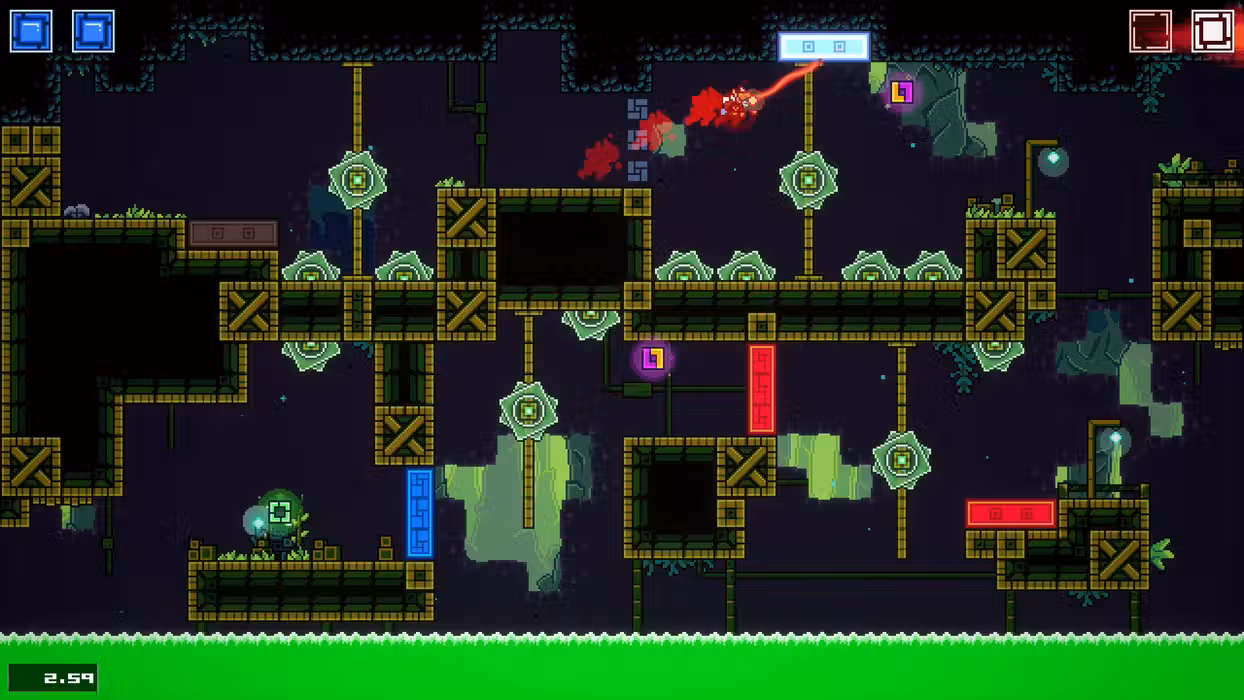Click the white-filled red square icon

click(x=1212, y=31)
